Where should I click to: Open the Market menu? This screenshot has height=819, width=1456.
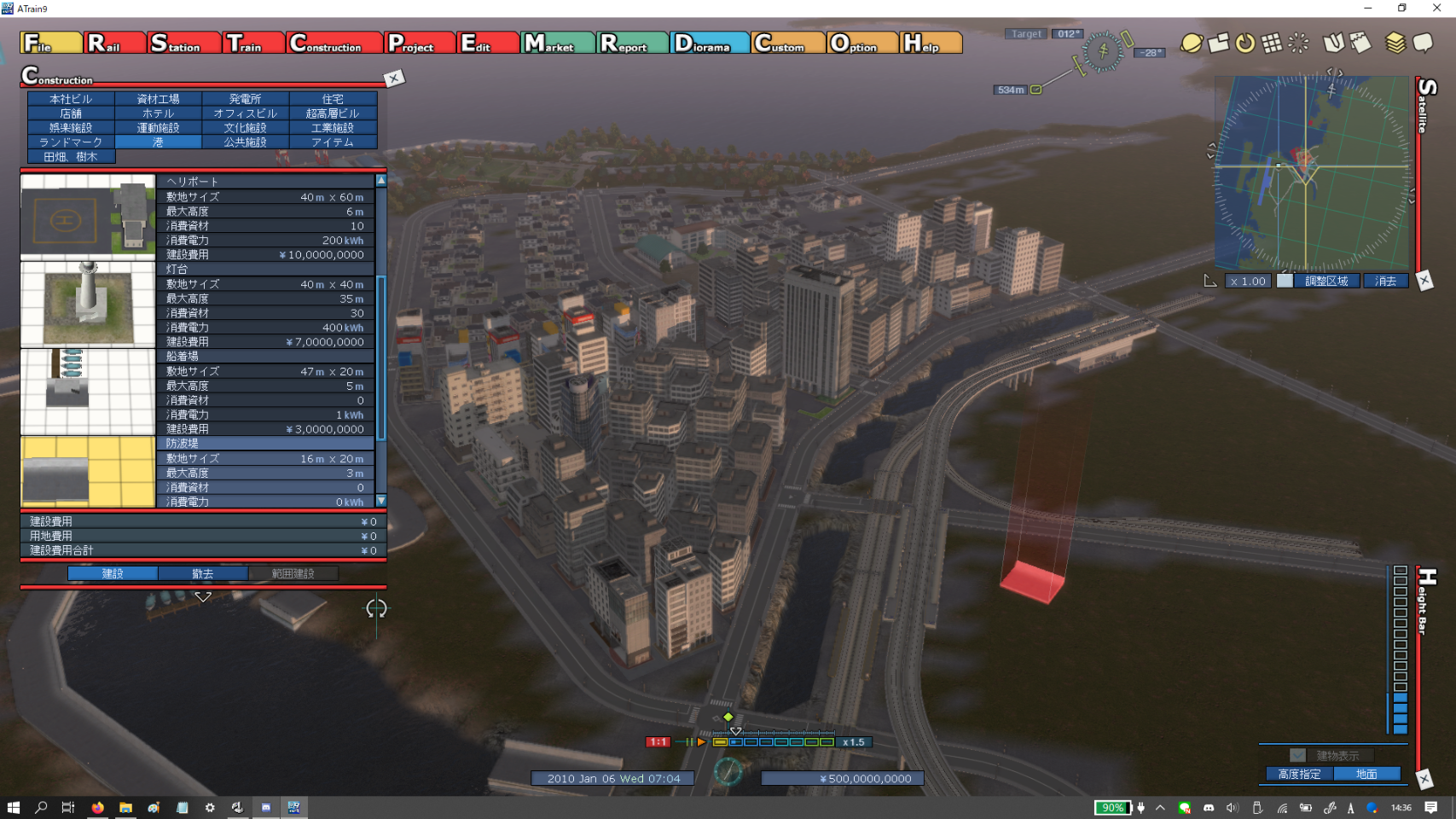[558, 43]
